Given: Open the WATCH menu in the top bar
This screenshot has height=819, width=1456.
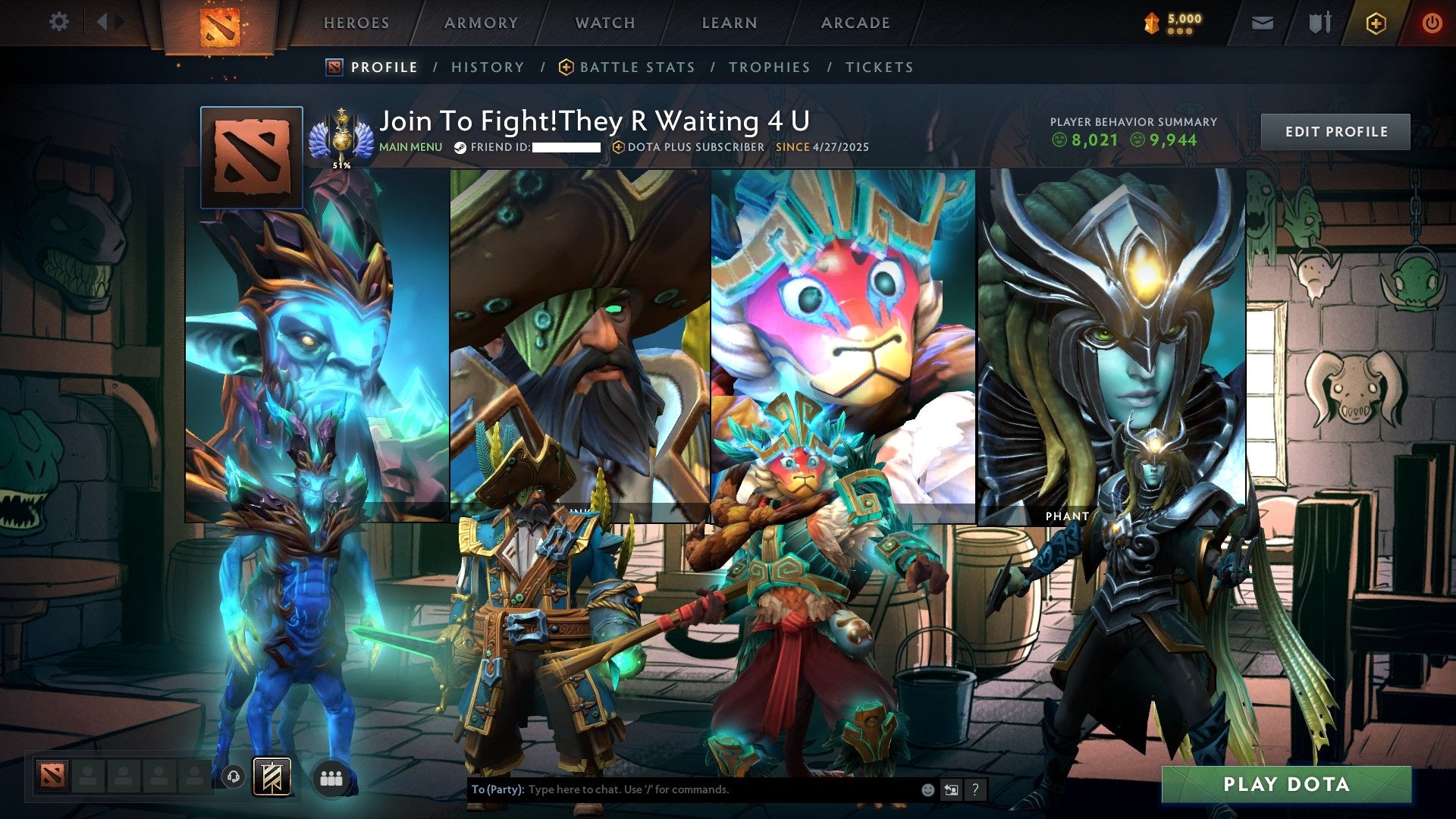Looking at the screenshot, I should coord(604,23).
